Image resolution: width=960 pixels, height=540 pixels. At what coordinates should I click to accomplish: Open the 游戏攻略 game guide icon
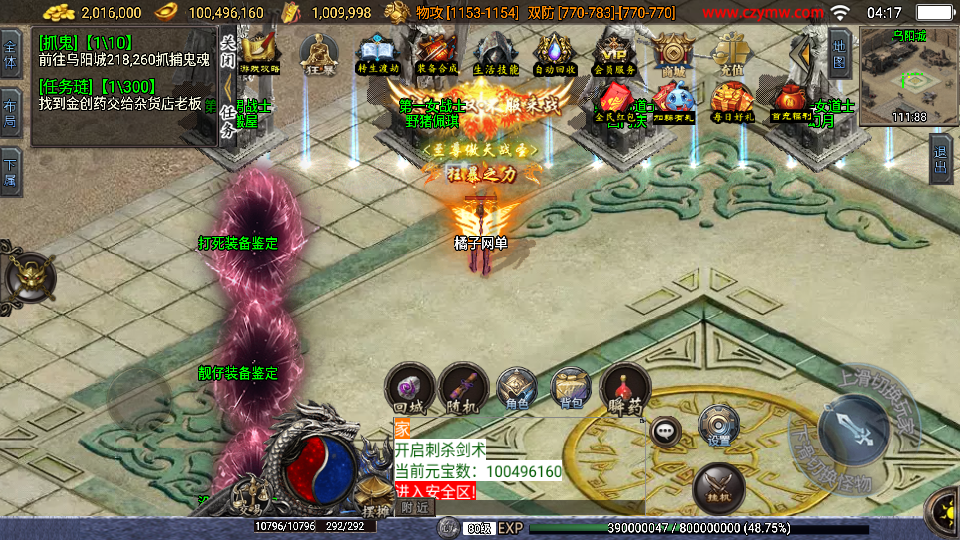[x=261, y=52]
